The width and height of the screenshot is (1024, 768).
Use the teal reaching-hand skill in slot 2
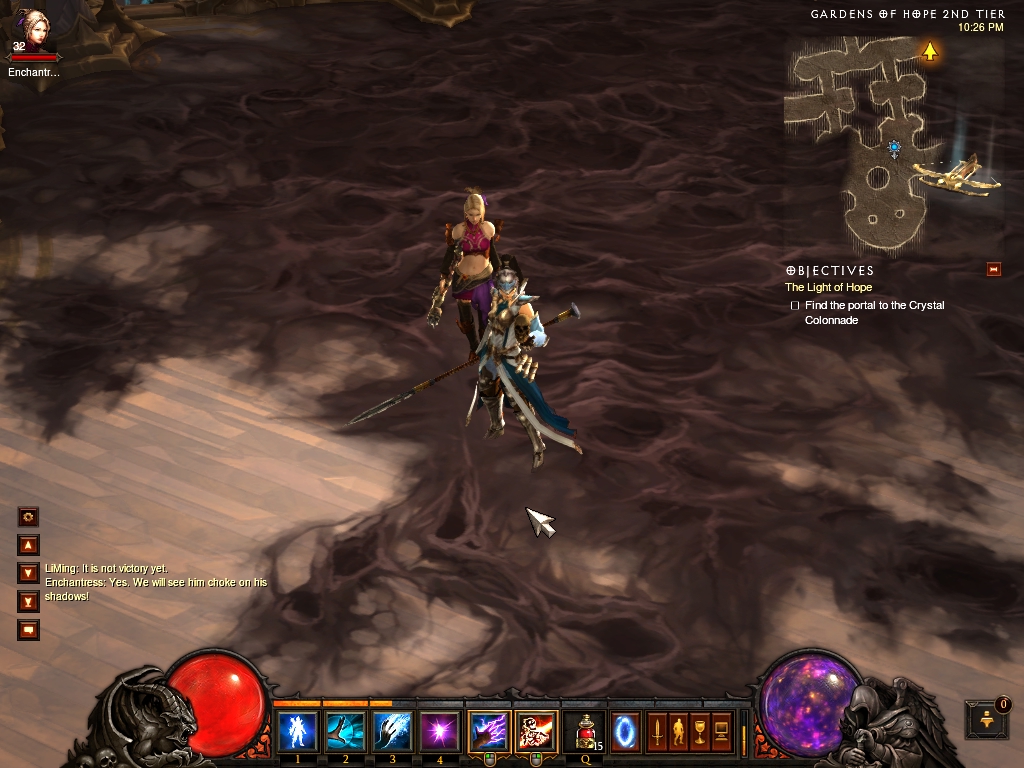click(x=345, y=731)
